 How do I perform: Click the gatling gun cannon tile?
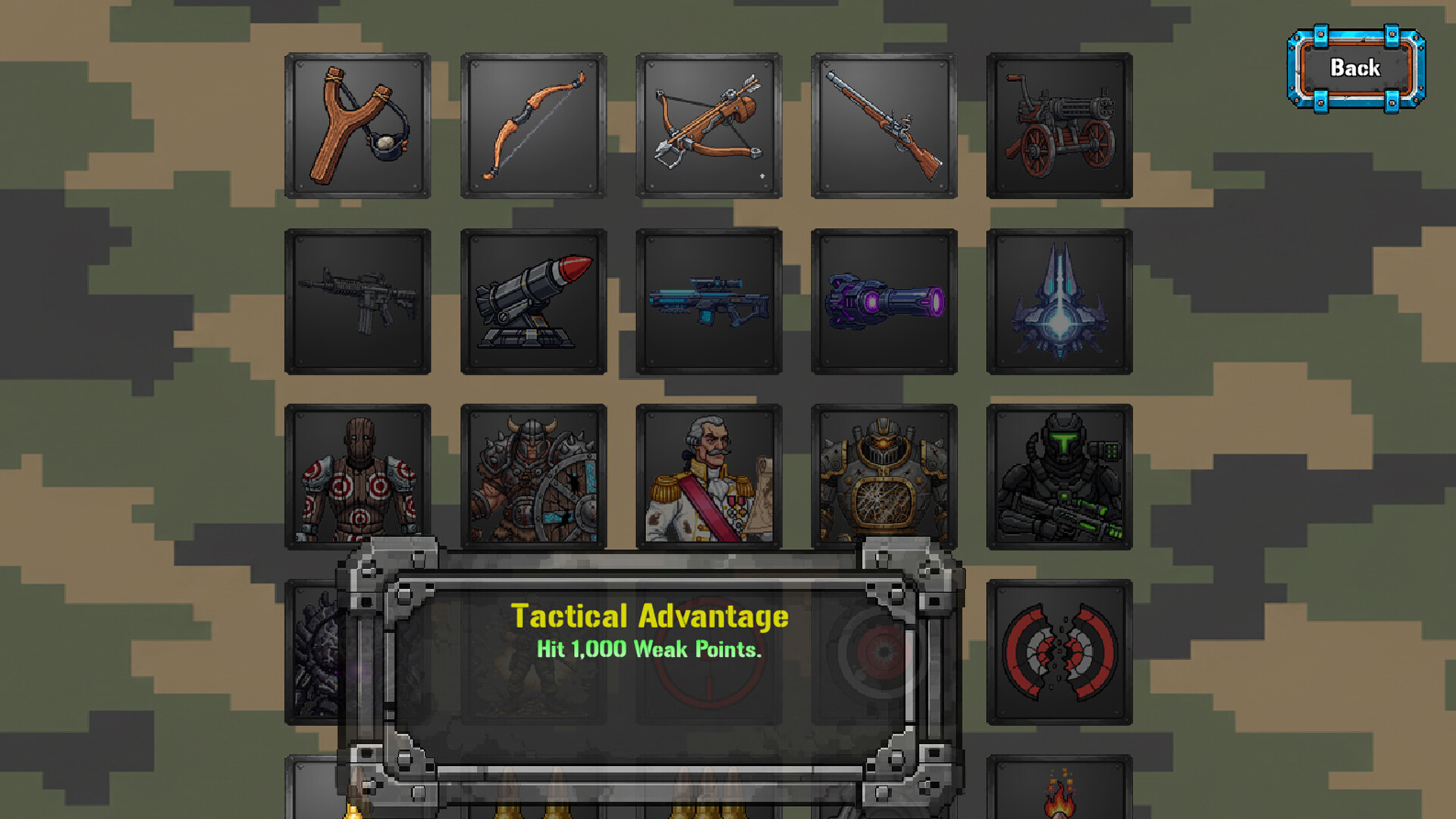(1059, 125)
